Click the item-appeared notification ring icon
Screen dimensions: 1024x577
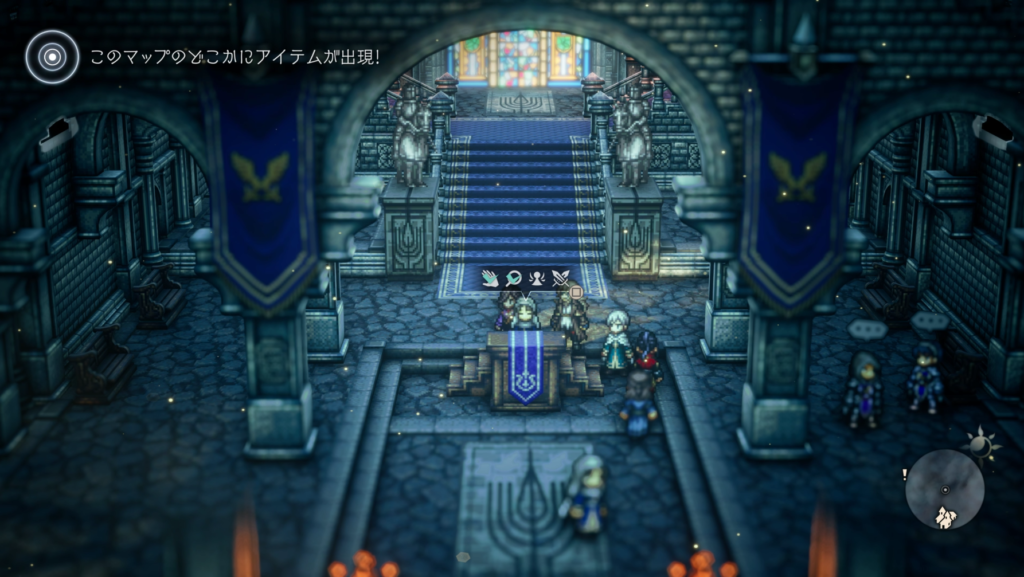click(52, 56)
